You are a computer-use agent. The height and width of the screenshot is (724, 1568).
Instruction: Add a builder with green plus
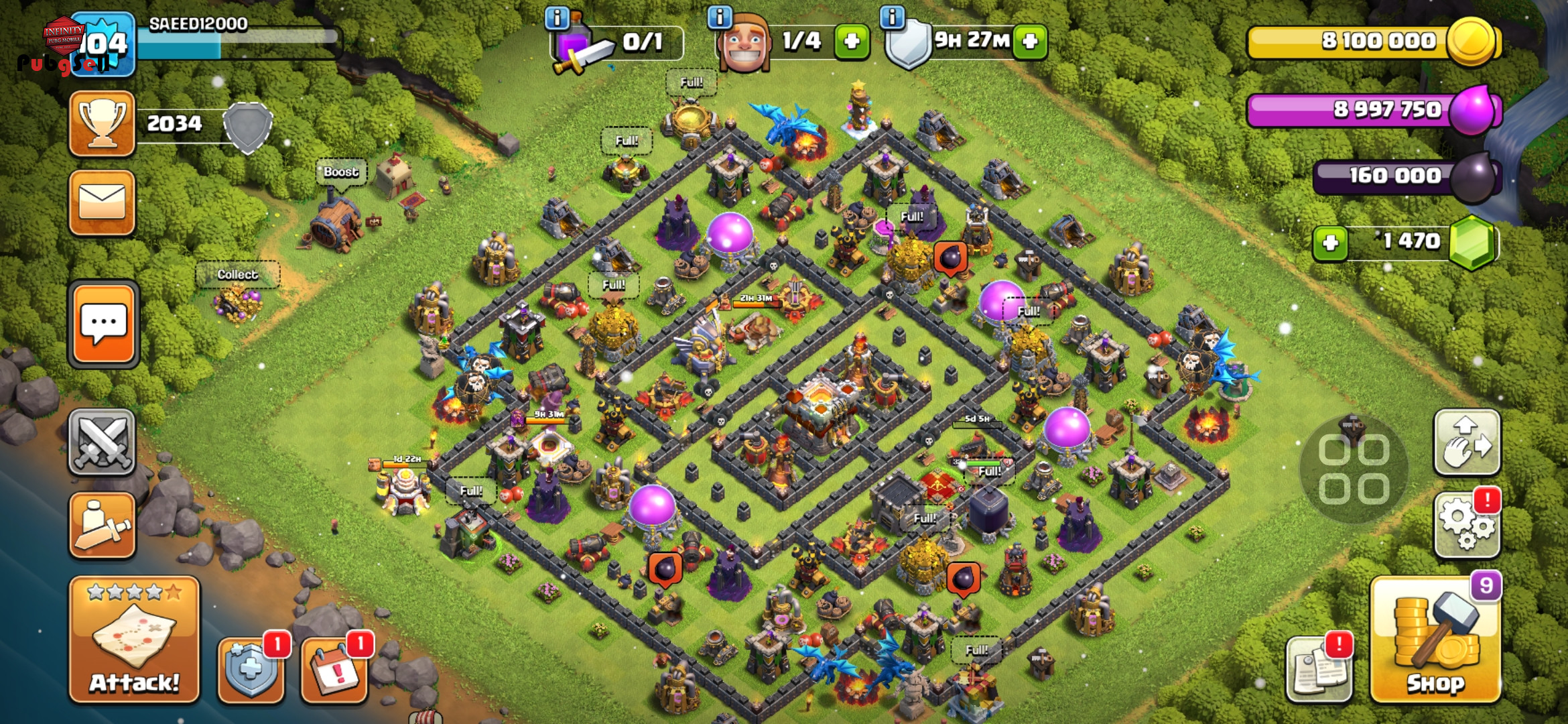(x=852, y=42)
